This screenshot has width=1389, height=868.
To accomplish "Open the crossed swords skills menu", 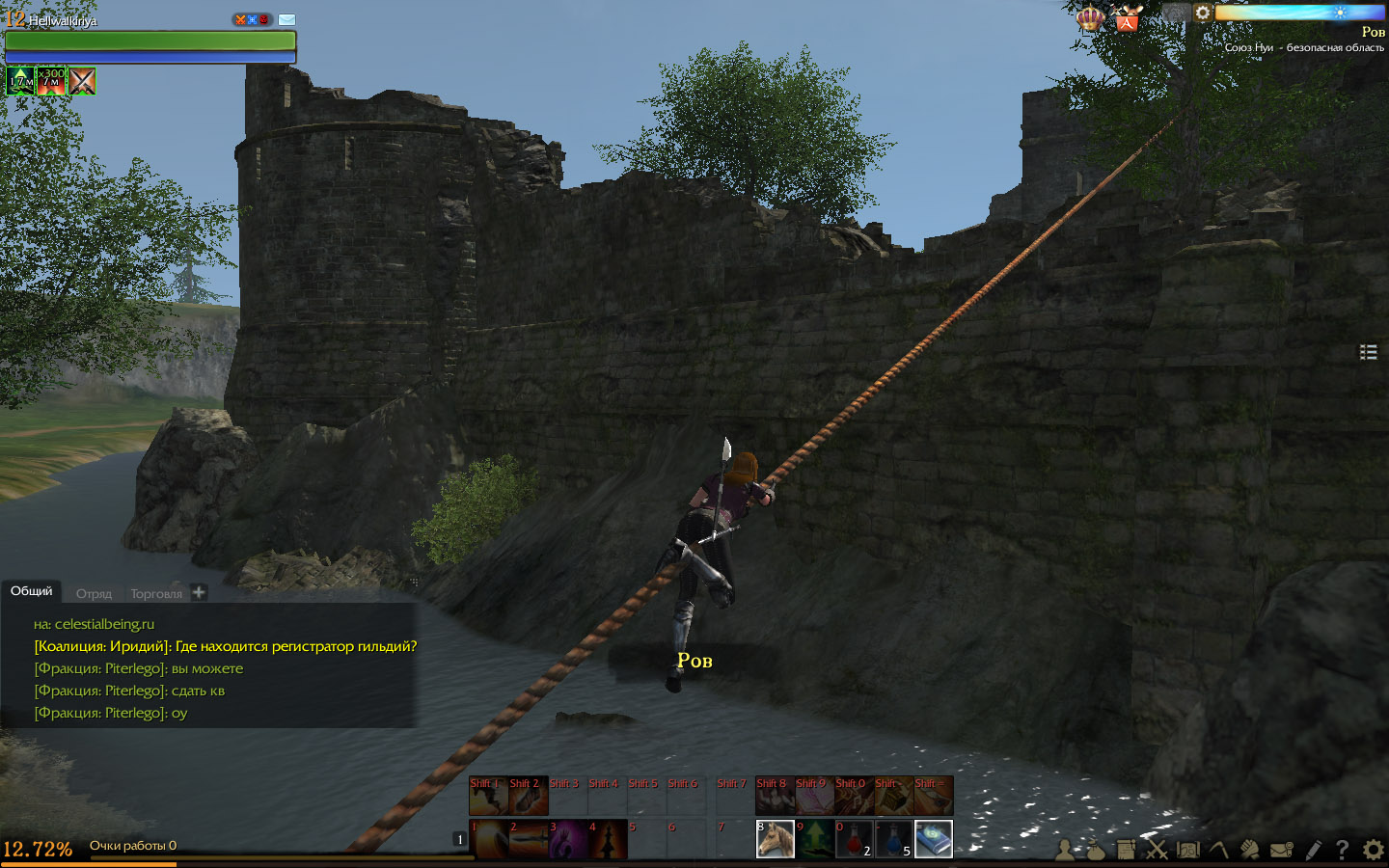I will coord(1157,850).
